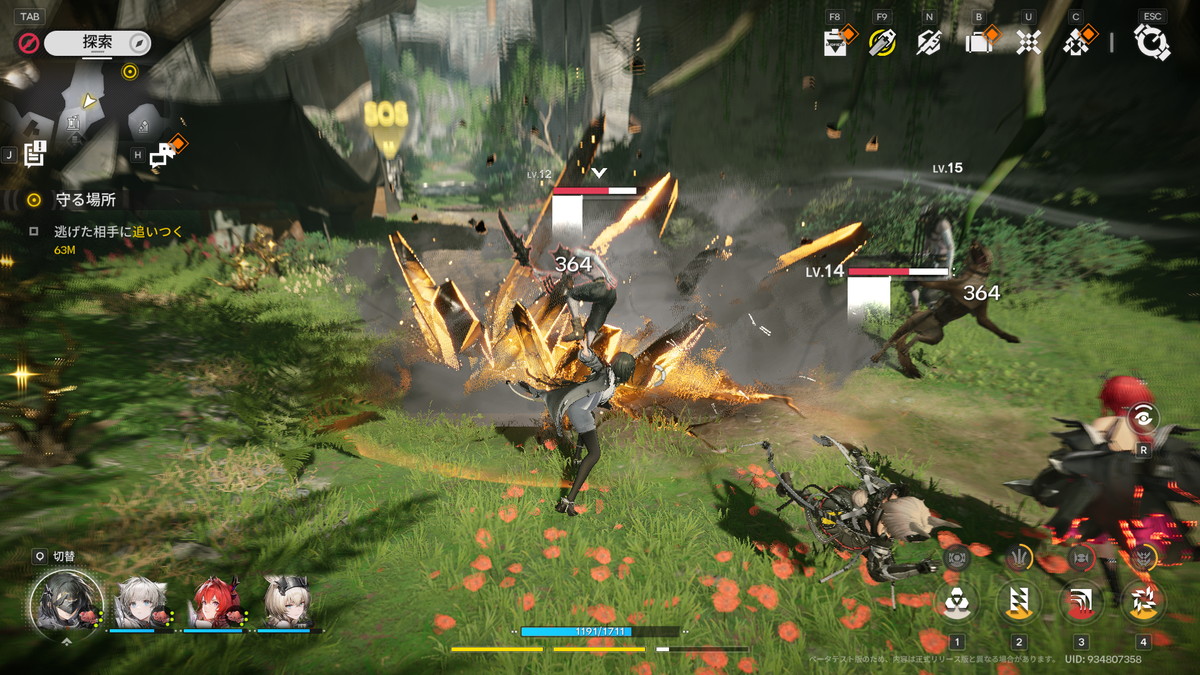Viewport: 1200px width, 675px height.
Task: Activate the third skill with red base
Action: tap(1081, 602)
